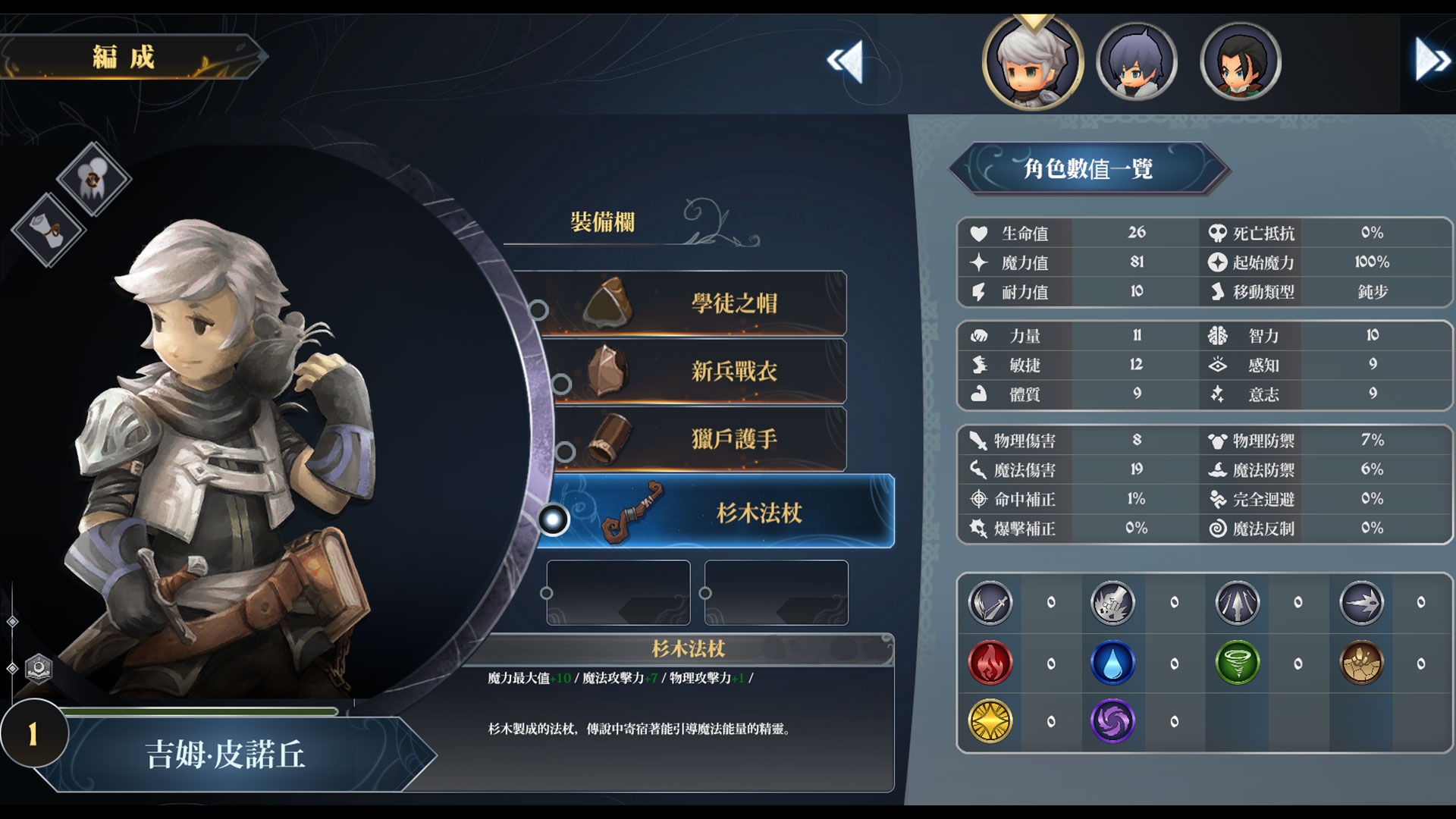Select the 學徒之帽 equipment slot
Viewport: 1456px width, 819px height.
pyautogui.click(x=694, y=303)
